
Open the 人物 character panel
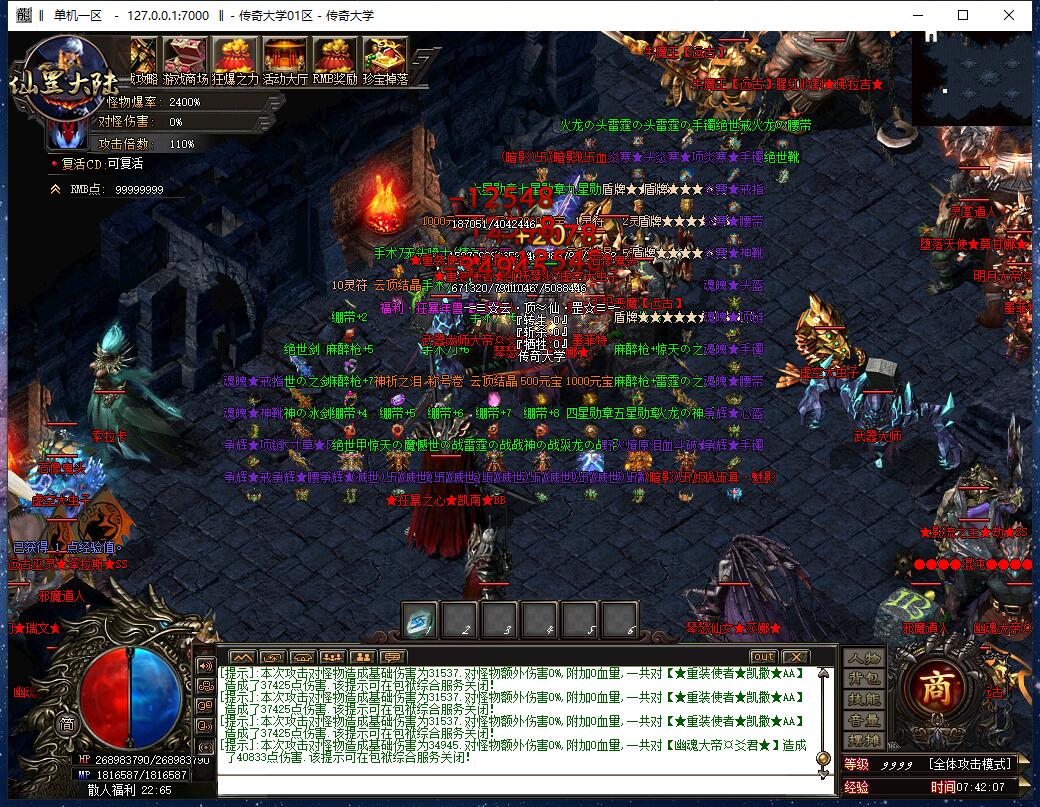pyautogui.click(x=863, y=659)
